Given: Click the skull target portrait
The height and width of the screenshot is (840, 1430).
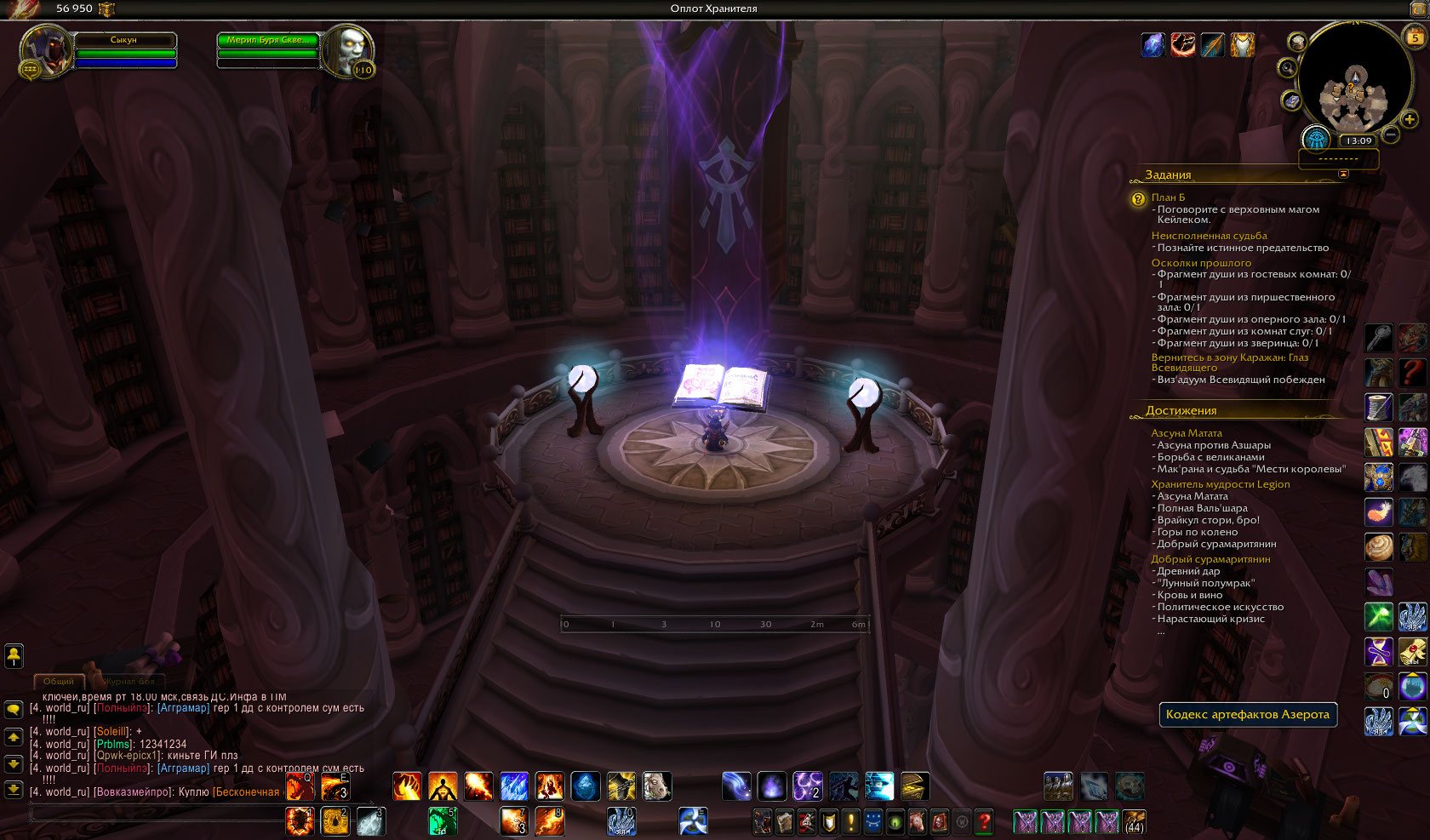Looking at the screenshot, I should [x=347, y=50].
